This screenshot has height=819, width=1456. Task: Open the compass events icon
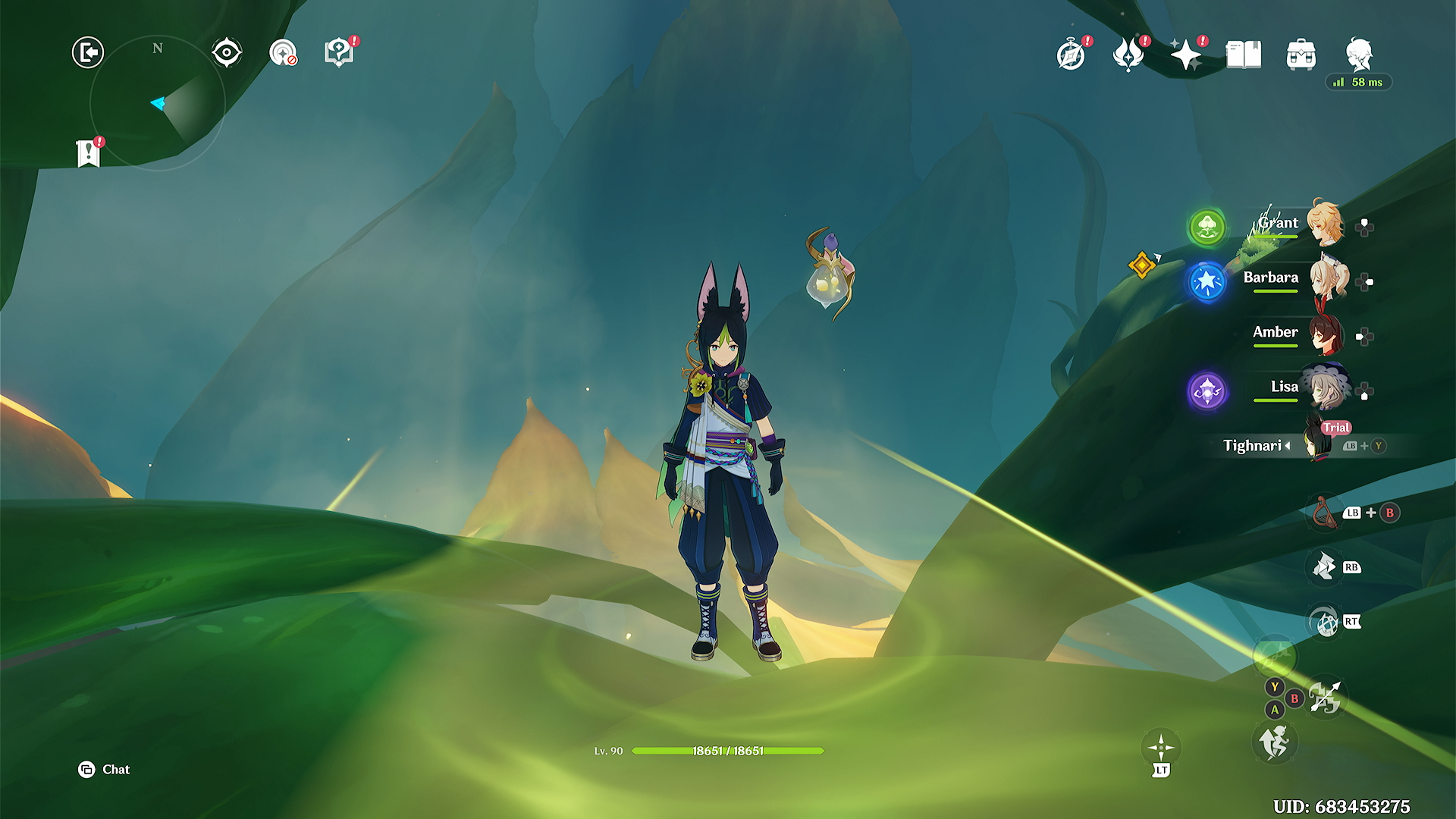pyautogui.click(x=1071, y=55)
